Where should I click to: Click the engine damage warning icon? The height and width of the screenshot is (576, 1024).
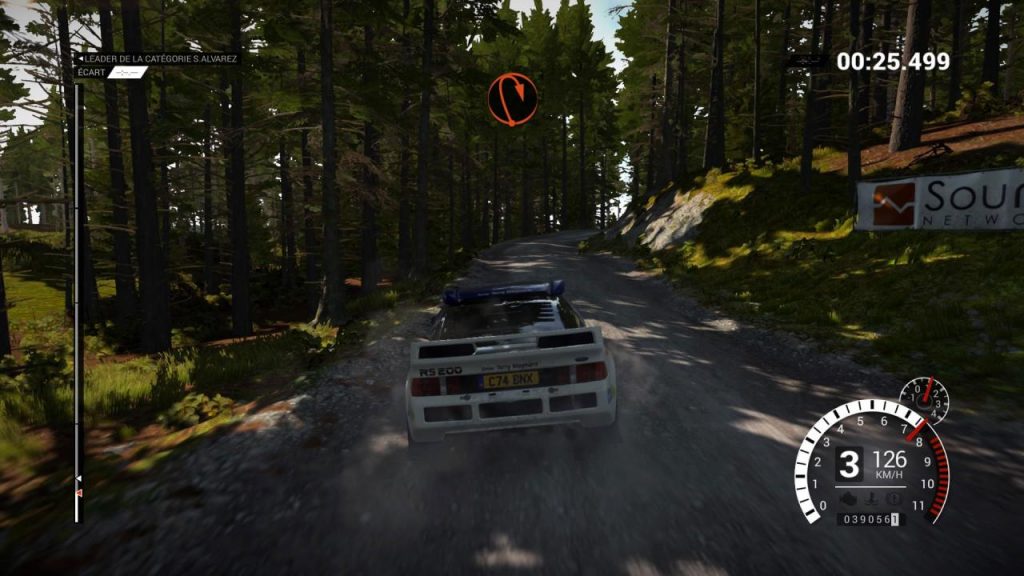847,498
